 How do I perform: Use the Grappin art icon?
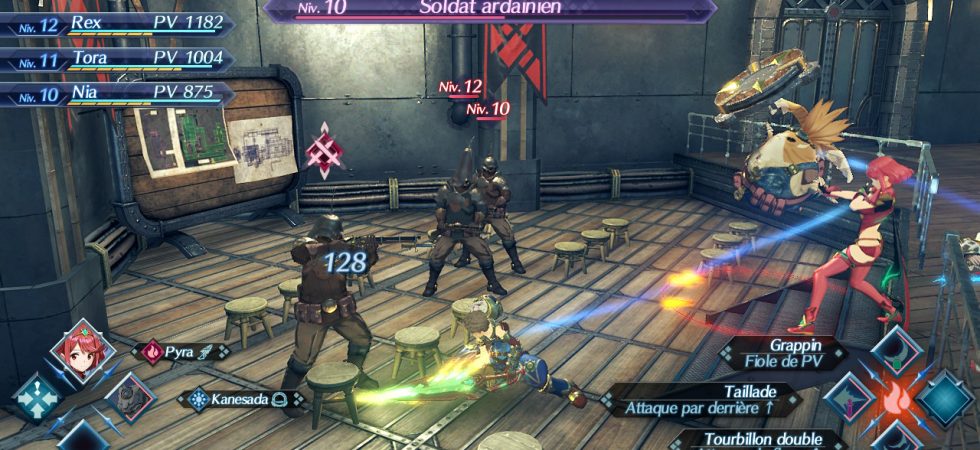click(896, 350)
